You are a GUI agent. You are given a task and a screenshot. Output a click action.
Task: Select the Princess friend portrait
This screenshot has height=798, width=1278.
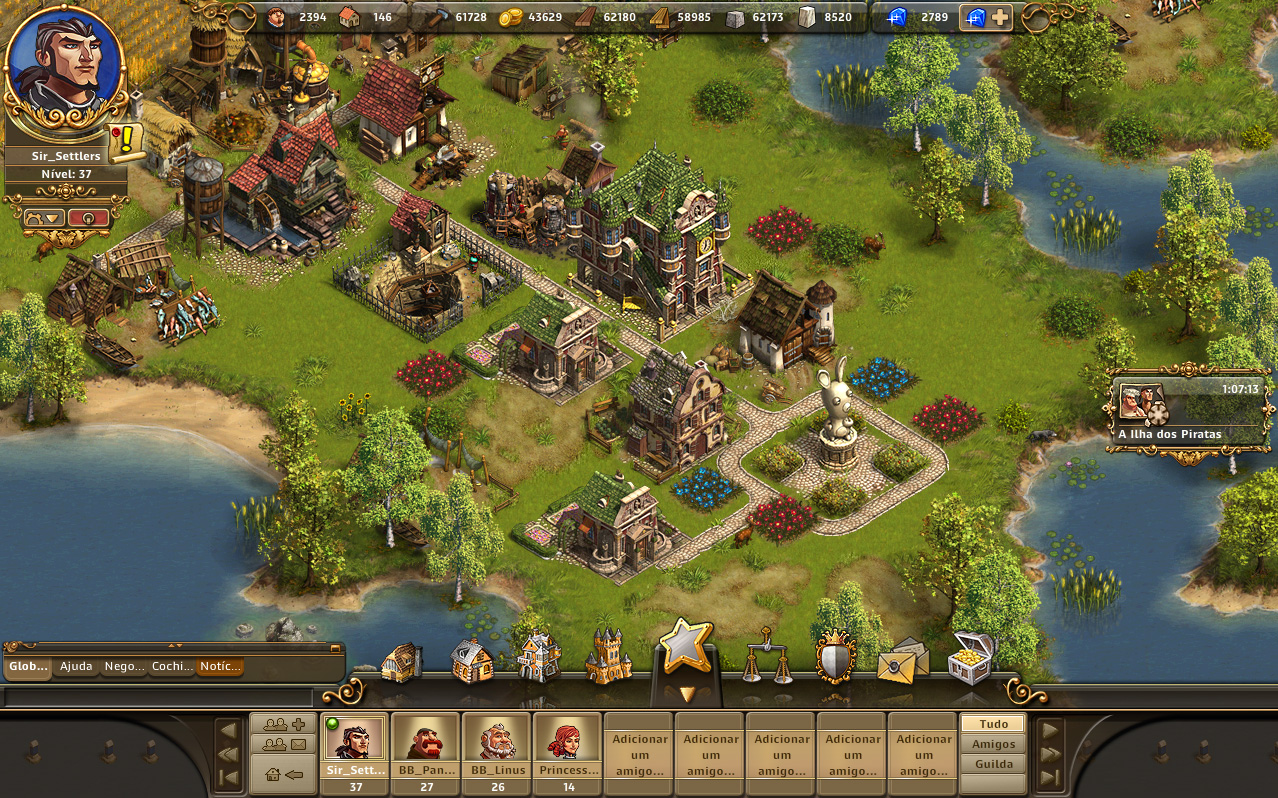click(x=568, y=746)
